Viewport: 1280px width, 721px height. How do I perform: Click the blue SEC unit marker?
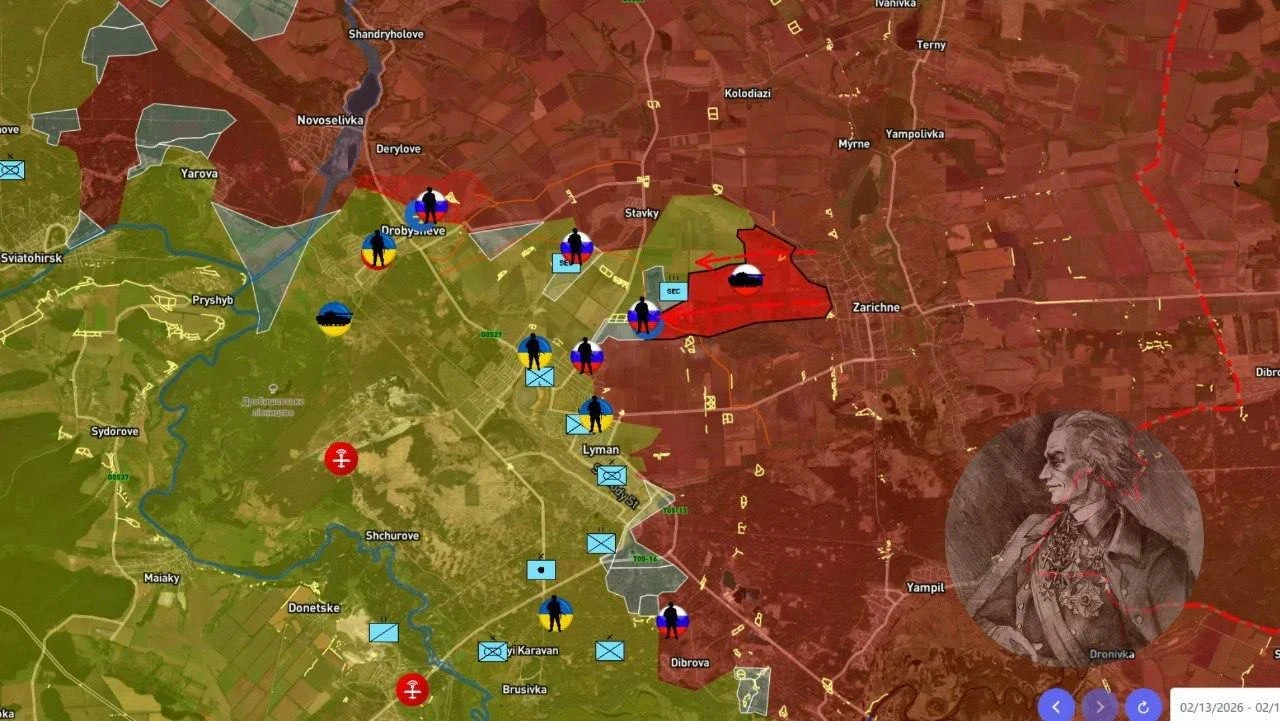(x=673, y=291)
